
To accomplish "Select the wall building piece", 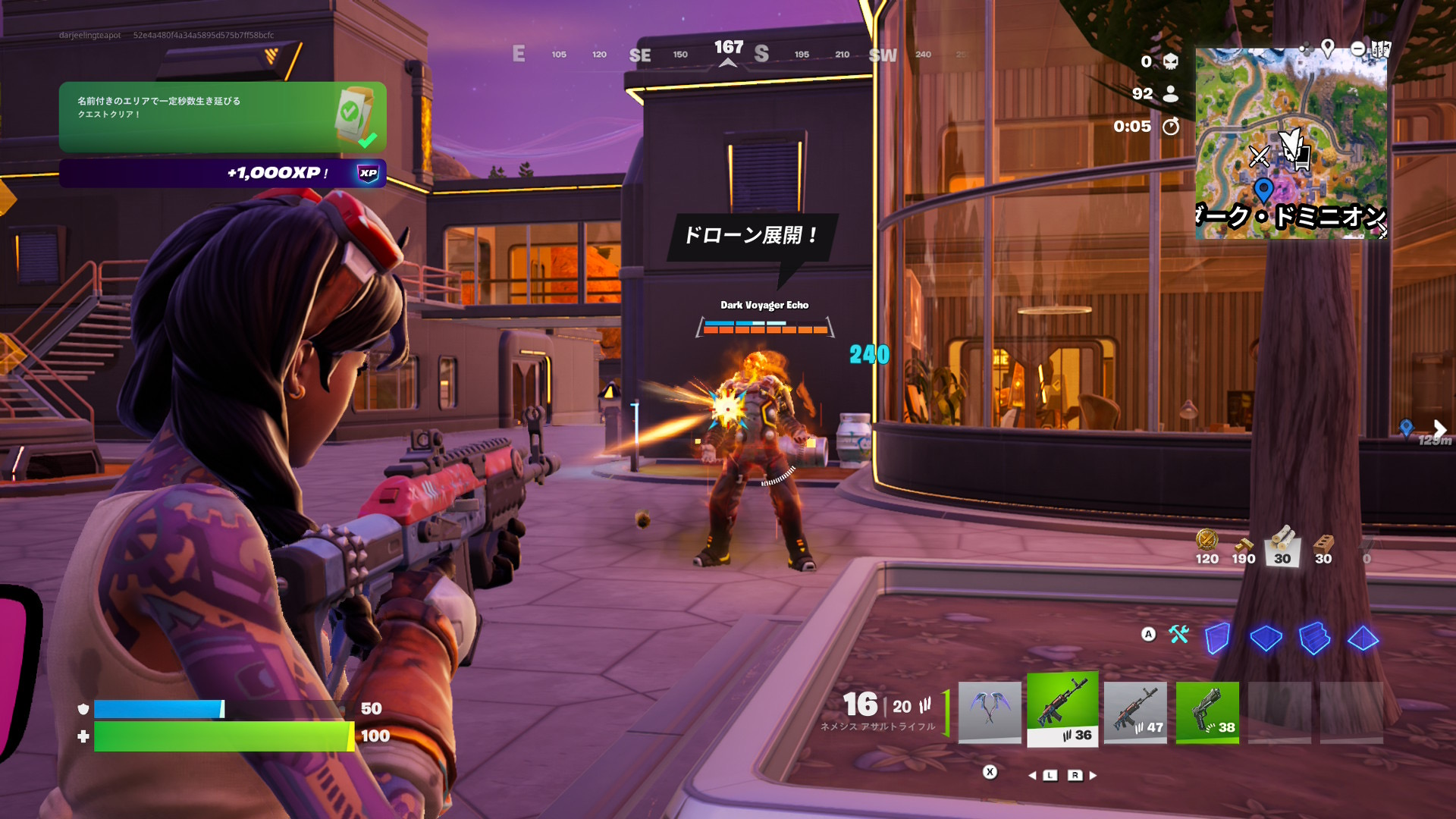I will tap(1217, 638).
